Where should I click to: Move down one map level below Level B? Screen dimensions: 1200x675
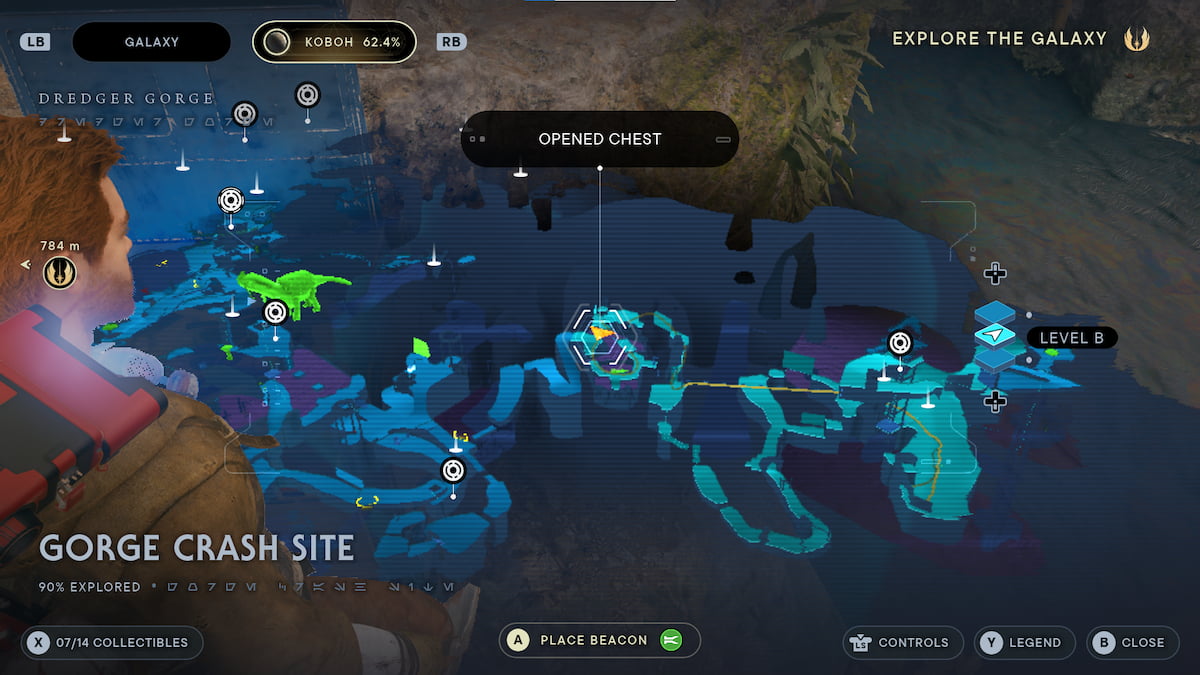coord(994,401)
